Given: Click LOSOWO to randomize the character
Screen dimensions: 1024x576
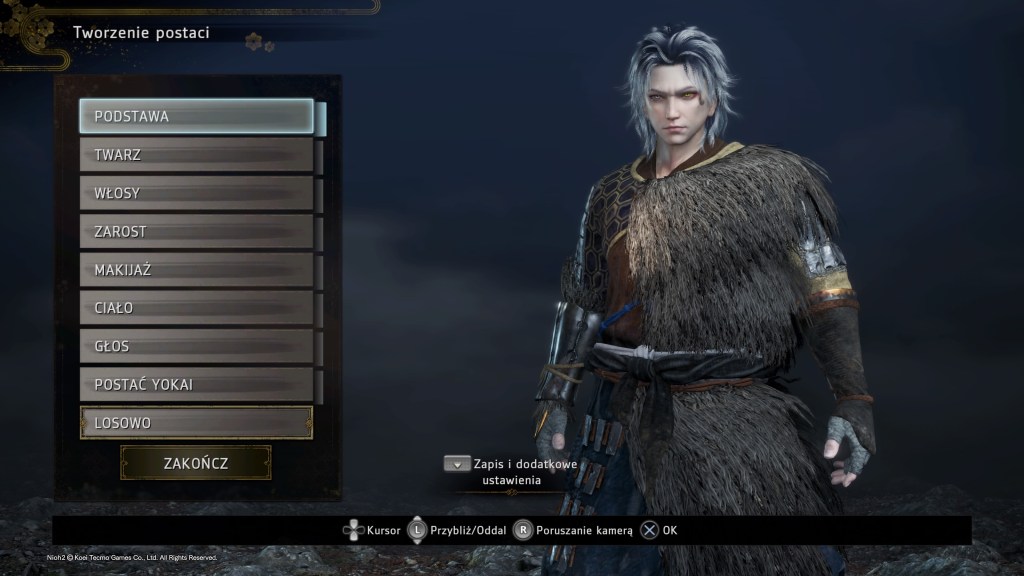Looking at the screenshot, I should click(x=197, y=422).
